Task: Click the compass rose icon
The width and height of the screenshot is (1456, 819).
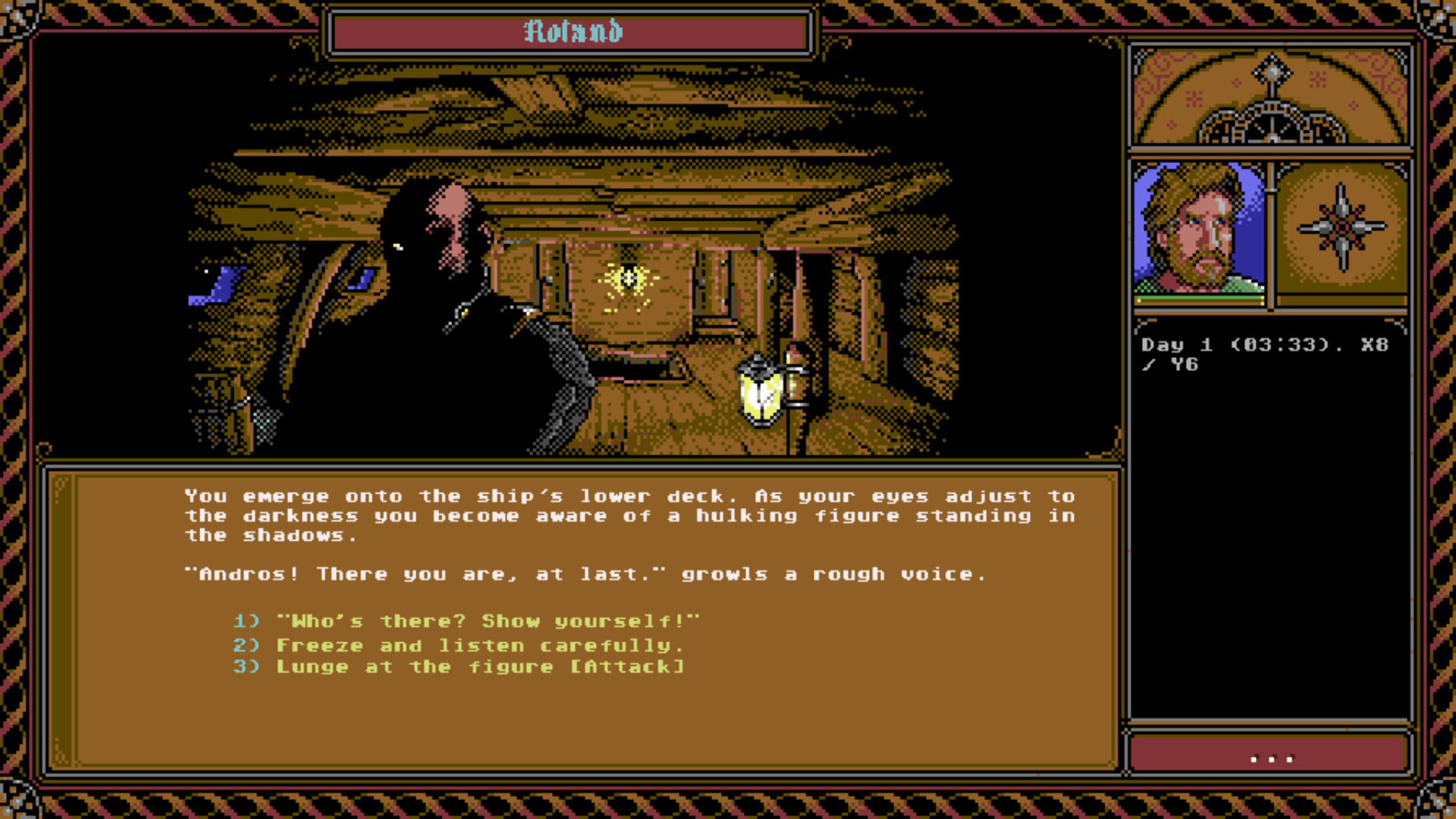Action: (1341, 227)
